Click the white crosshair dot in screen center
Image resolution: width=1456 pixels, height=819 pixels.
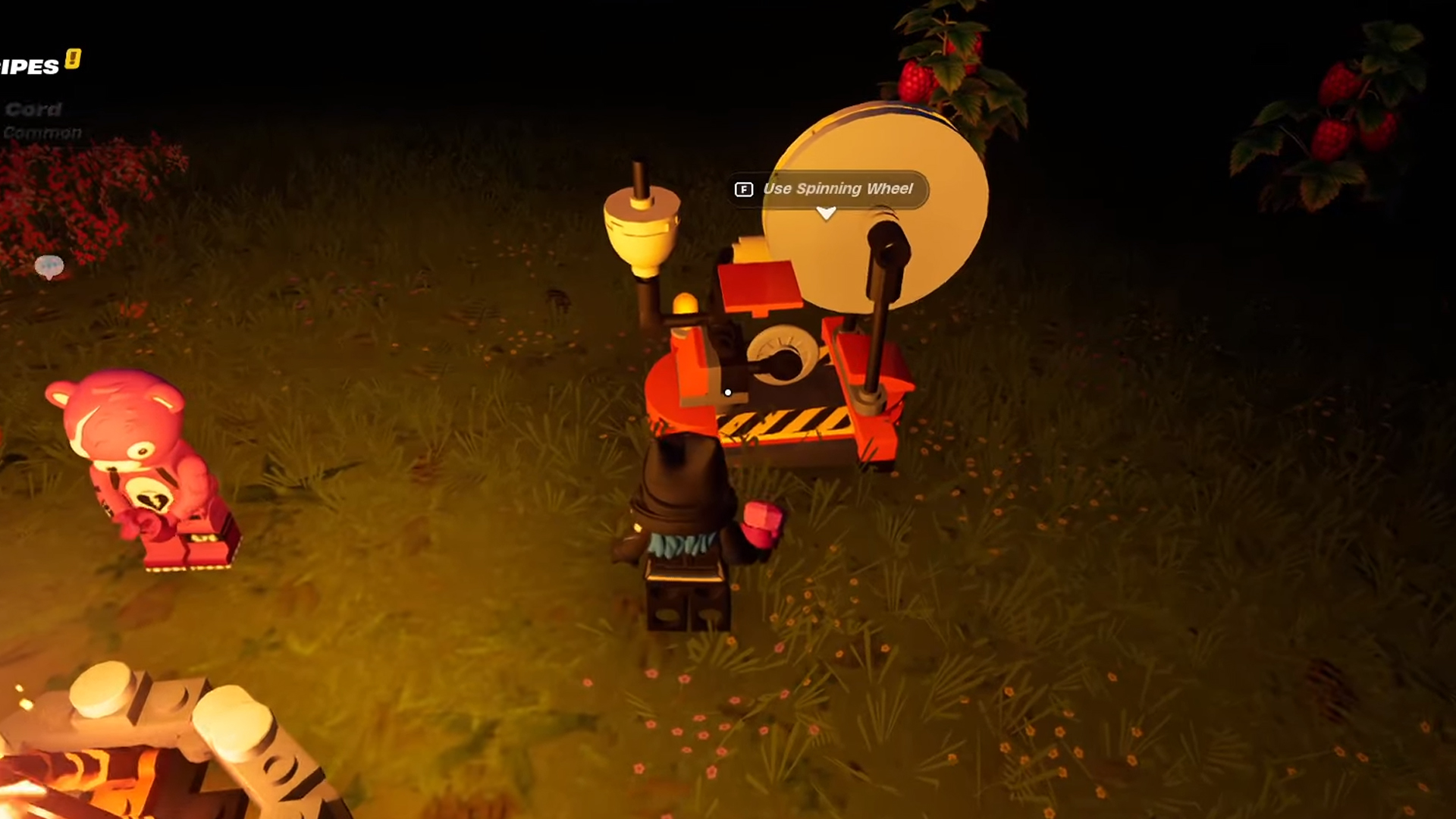coord(727,393)
